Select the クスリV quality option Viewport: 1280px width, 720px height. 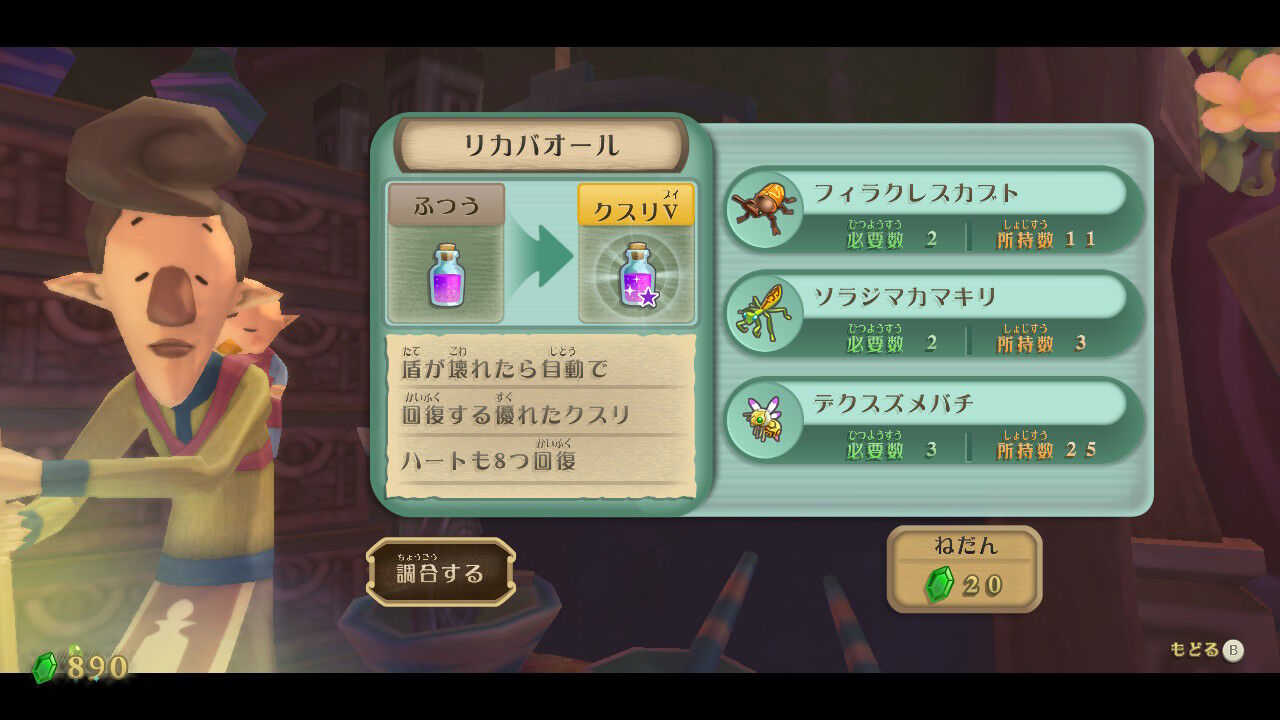pyautogui.click(x=636, y=203)
